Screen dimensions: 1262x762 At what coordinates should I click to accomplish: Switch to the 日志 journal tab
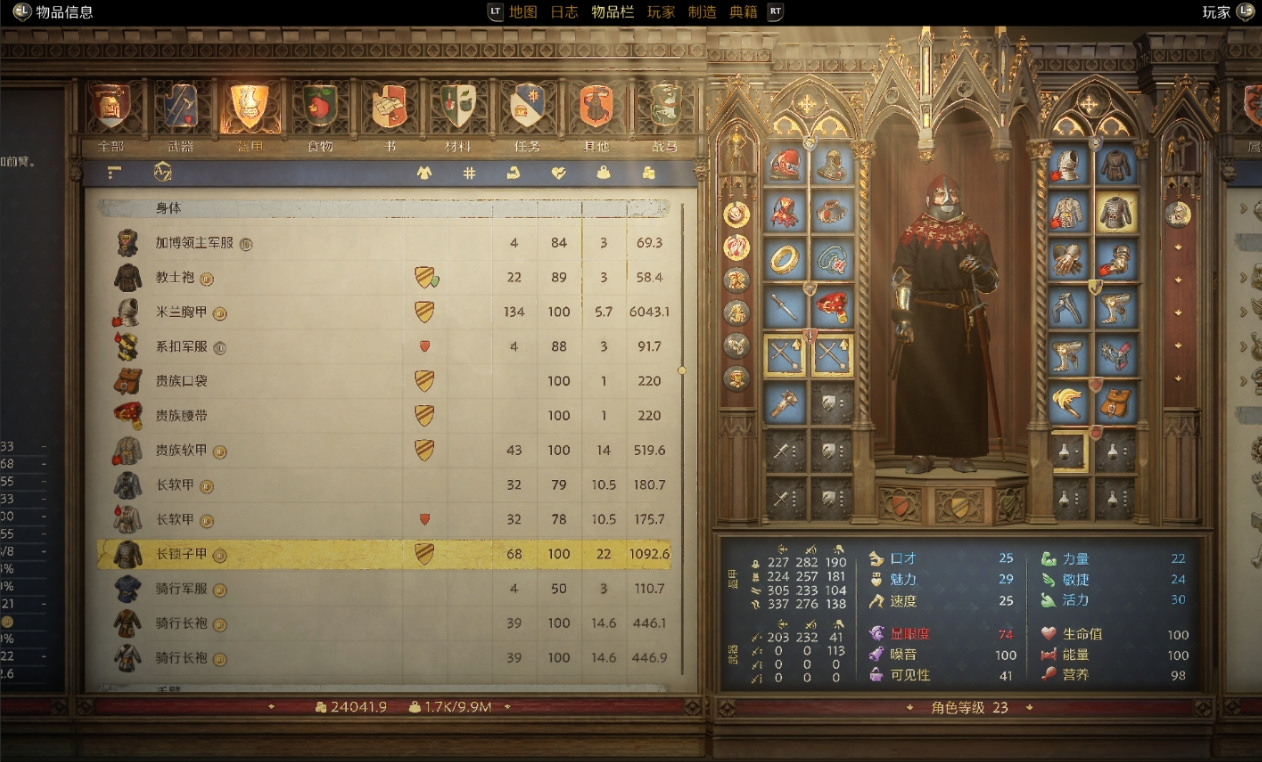coord(564,12)
